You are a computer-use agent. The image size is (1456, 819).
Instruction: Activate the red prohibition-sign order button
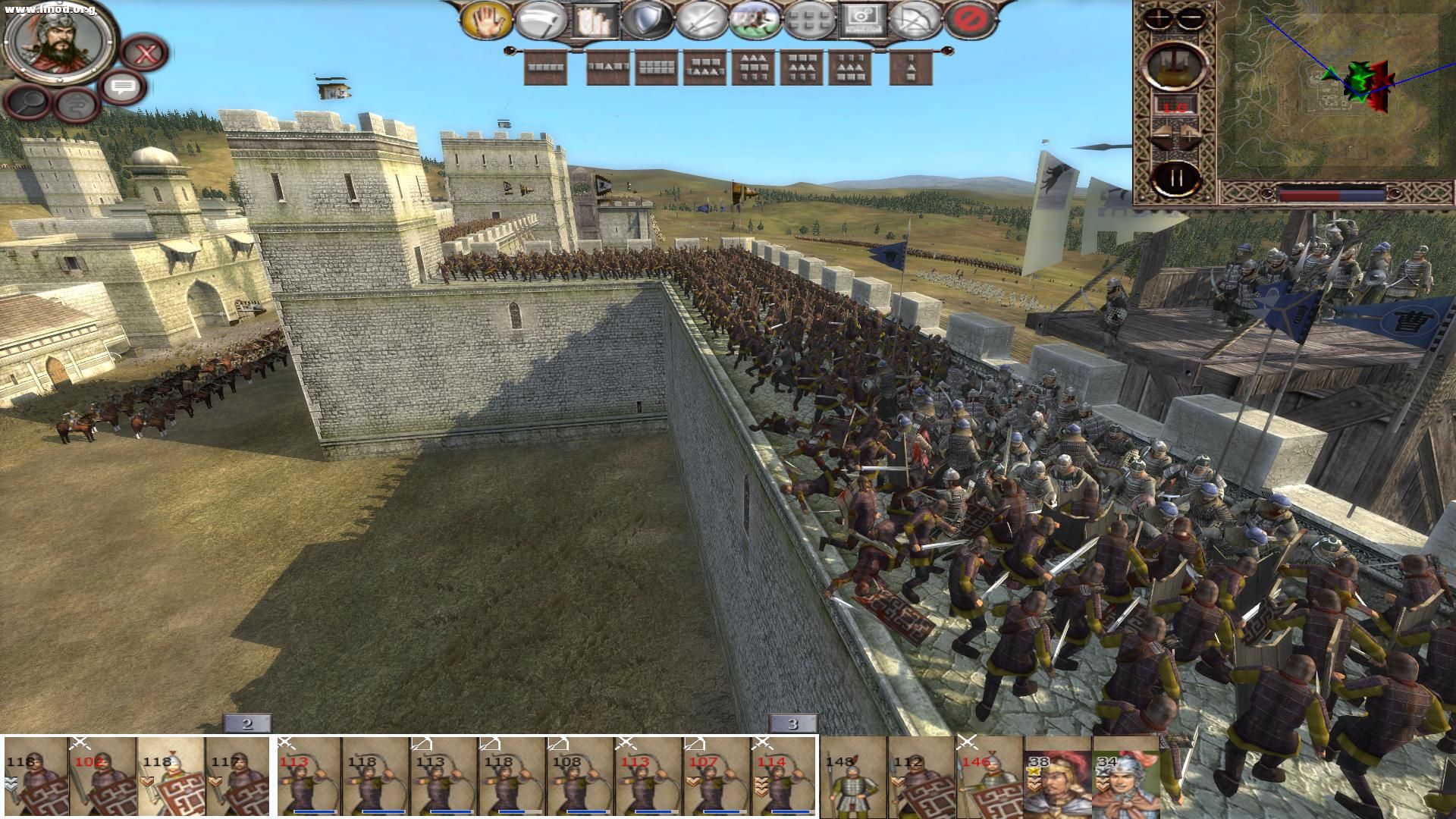[971, 20]
